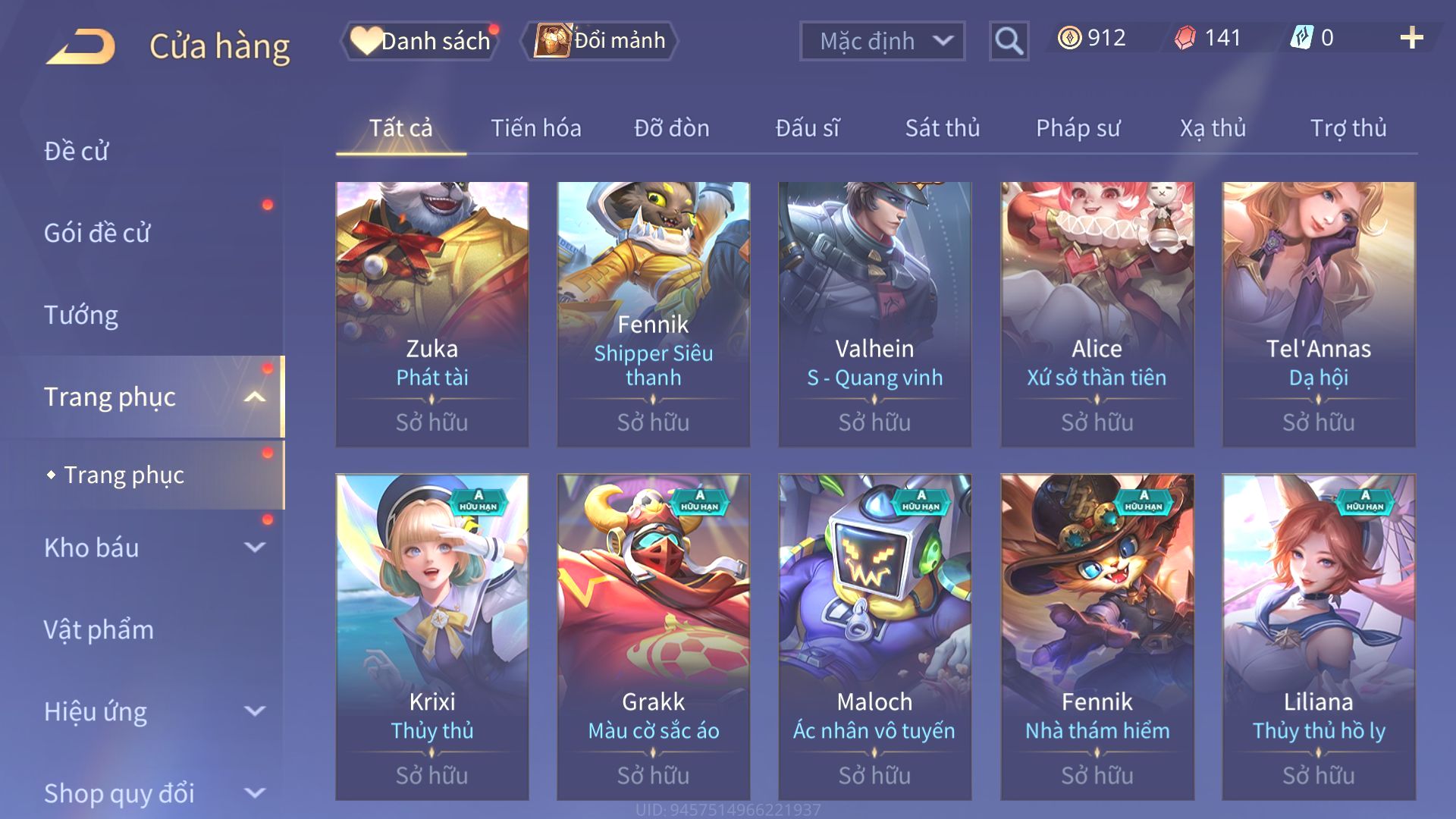Open the Liliana Thủy thủ hồ ly card
The image size is (1456, 819).
click(1319, 637)
